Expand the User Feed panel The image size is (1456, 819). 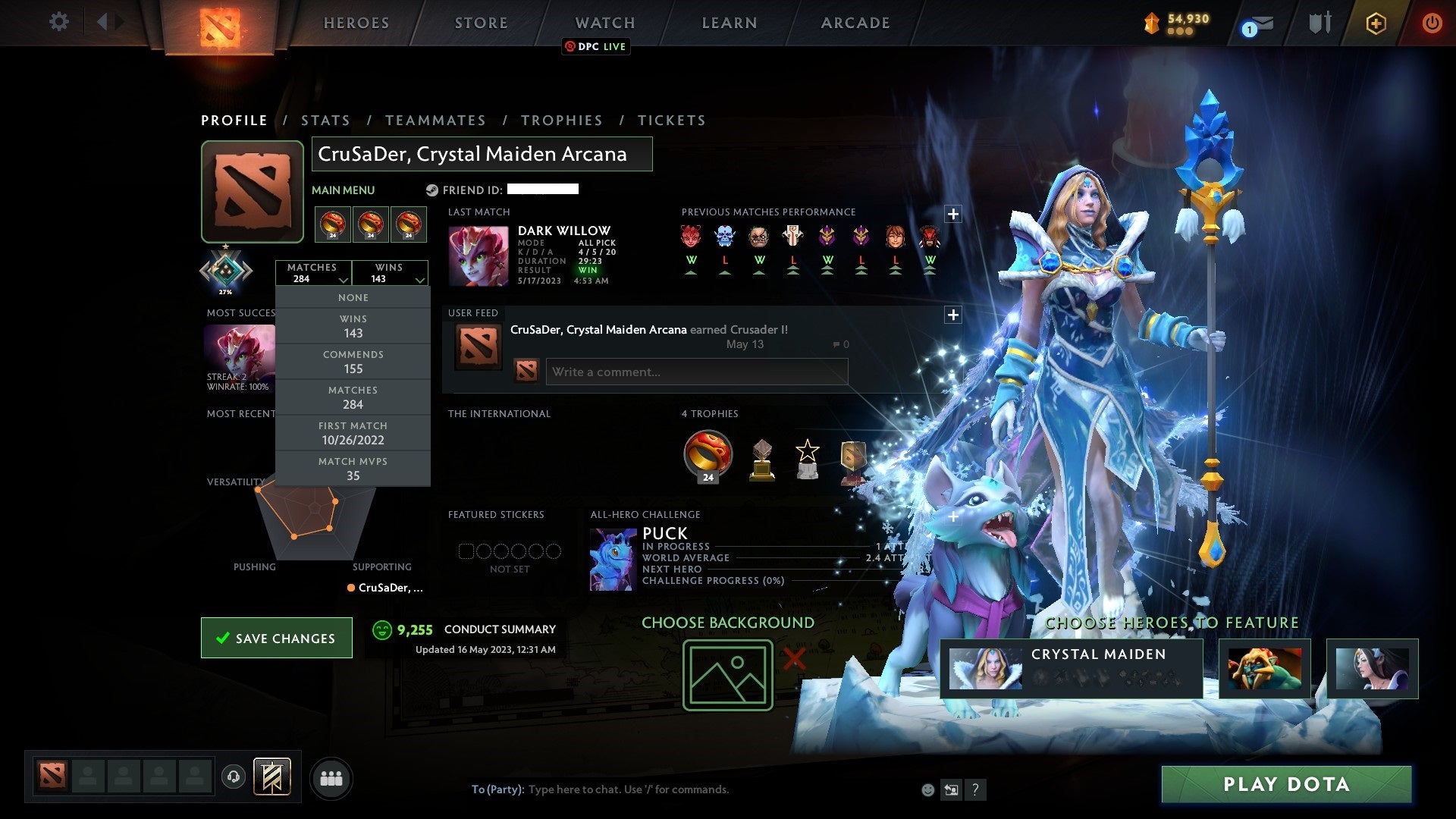tap(953, 314)
